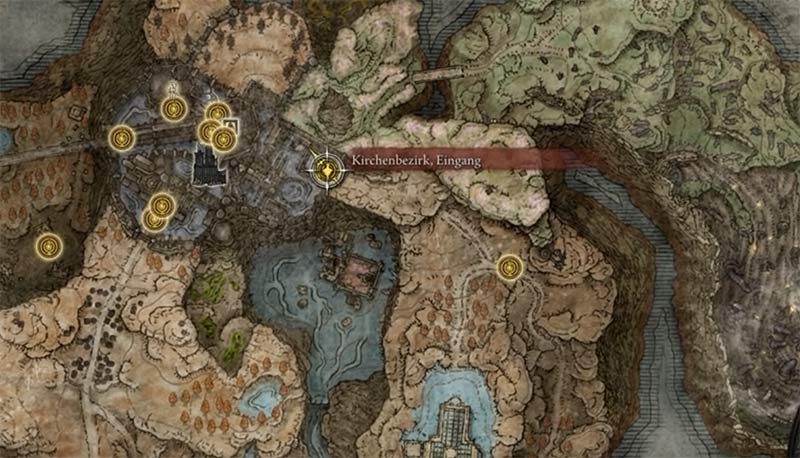Choose the grace marker on the western bridge road

click(x=122, y=136)
